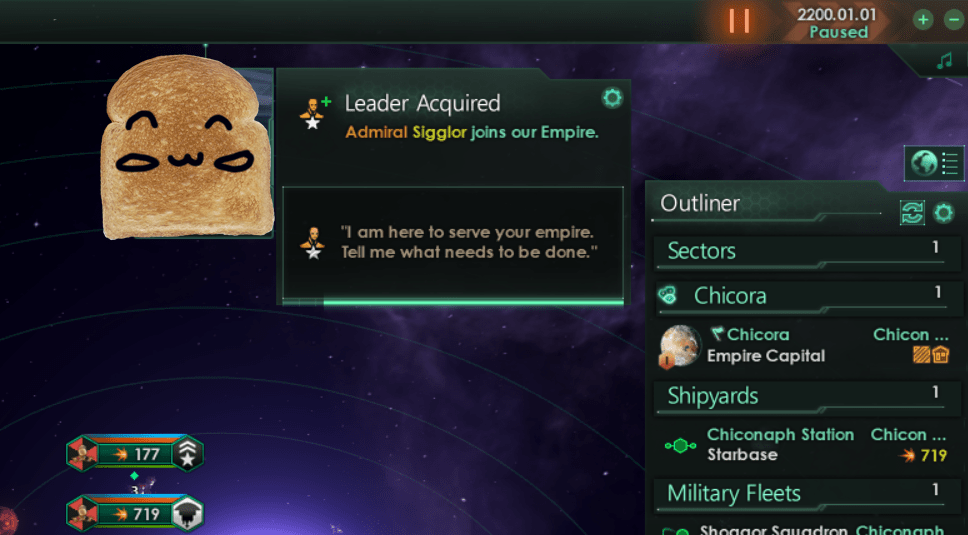Toggle the Outliner planet list button

pyautogui.click(x=934, y=162)
